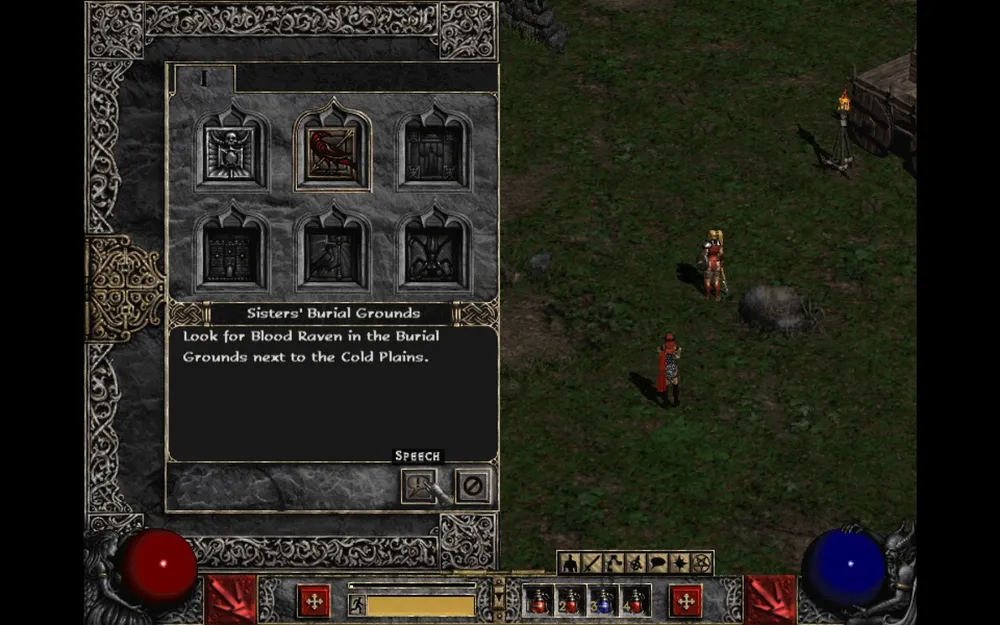The width and height of the screenshot is (1000, 625).
Task: Open the Forgotten Tower castle quest icon
Action: [x=231, y=252]
